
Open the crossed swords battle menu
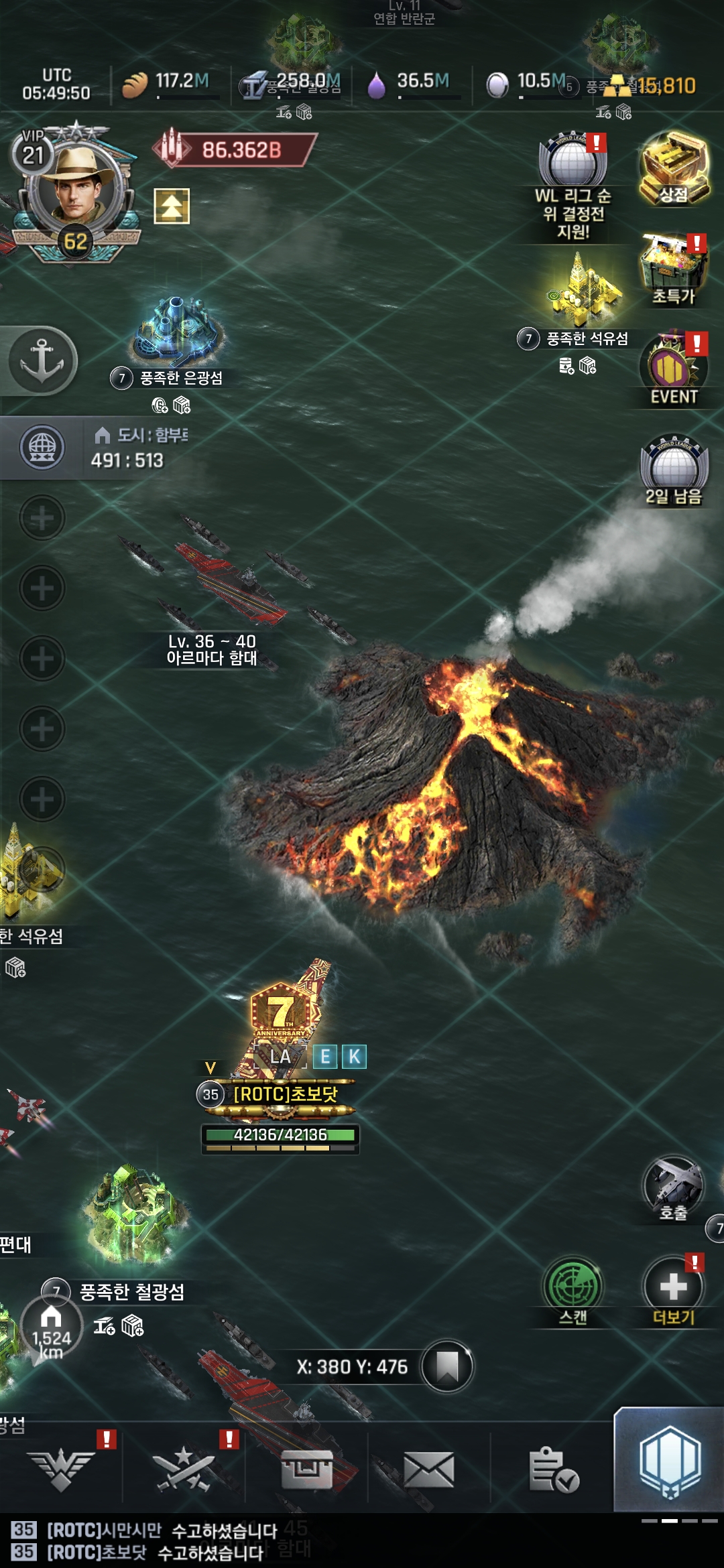click(184, 1470)
